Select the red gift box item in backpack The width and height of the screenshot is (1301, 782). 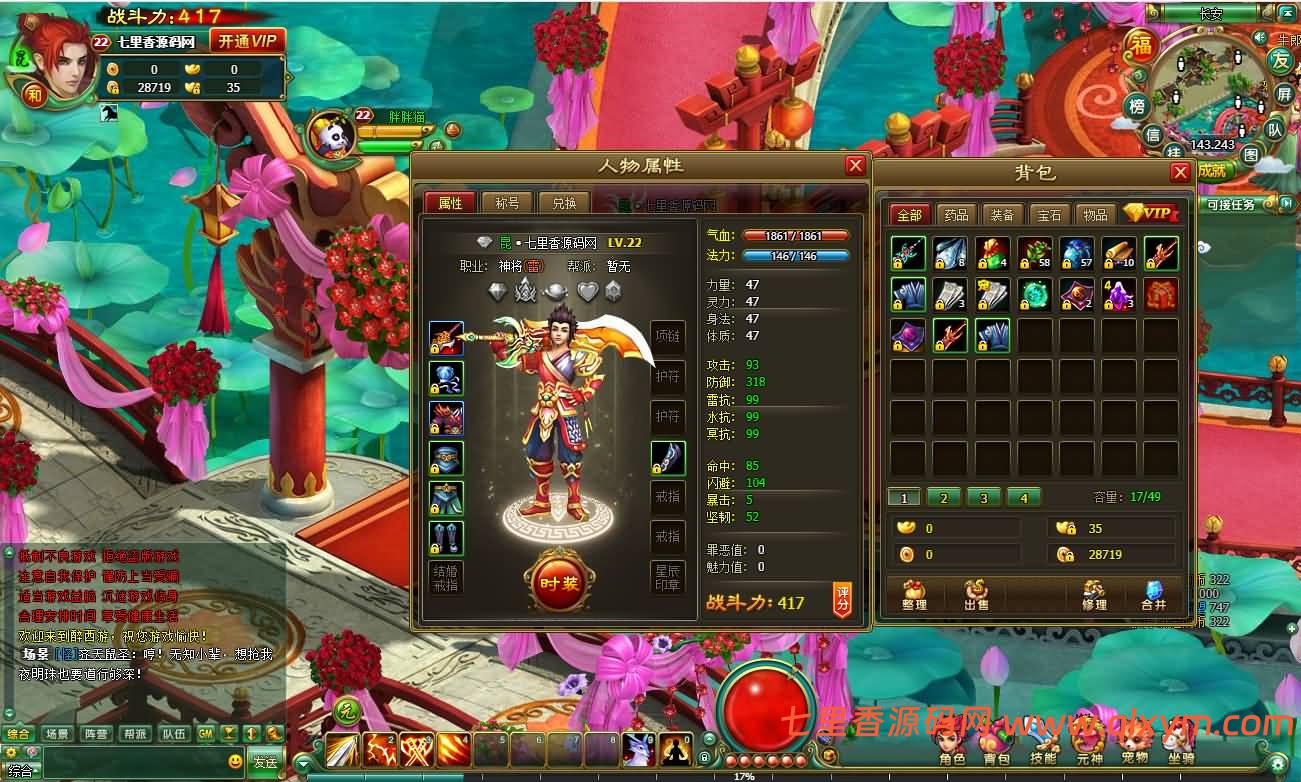pyautogui.click(x=1161, y=295)
